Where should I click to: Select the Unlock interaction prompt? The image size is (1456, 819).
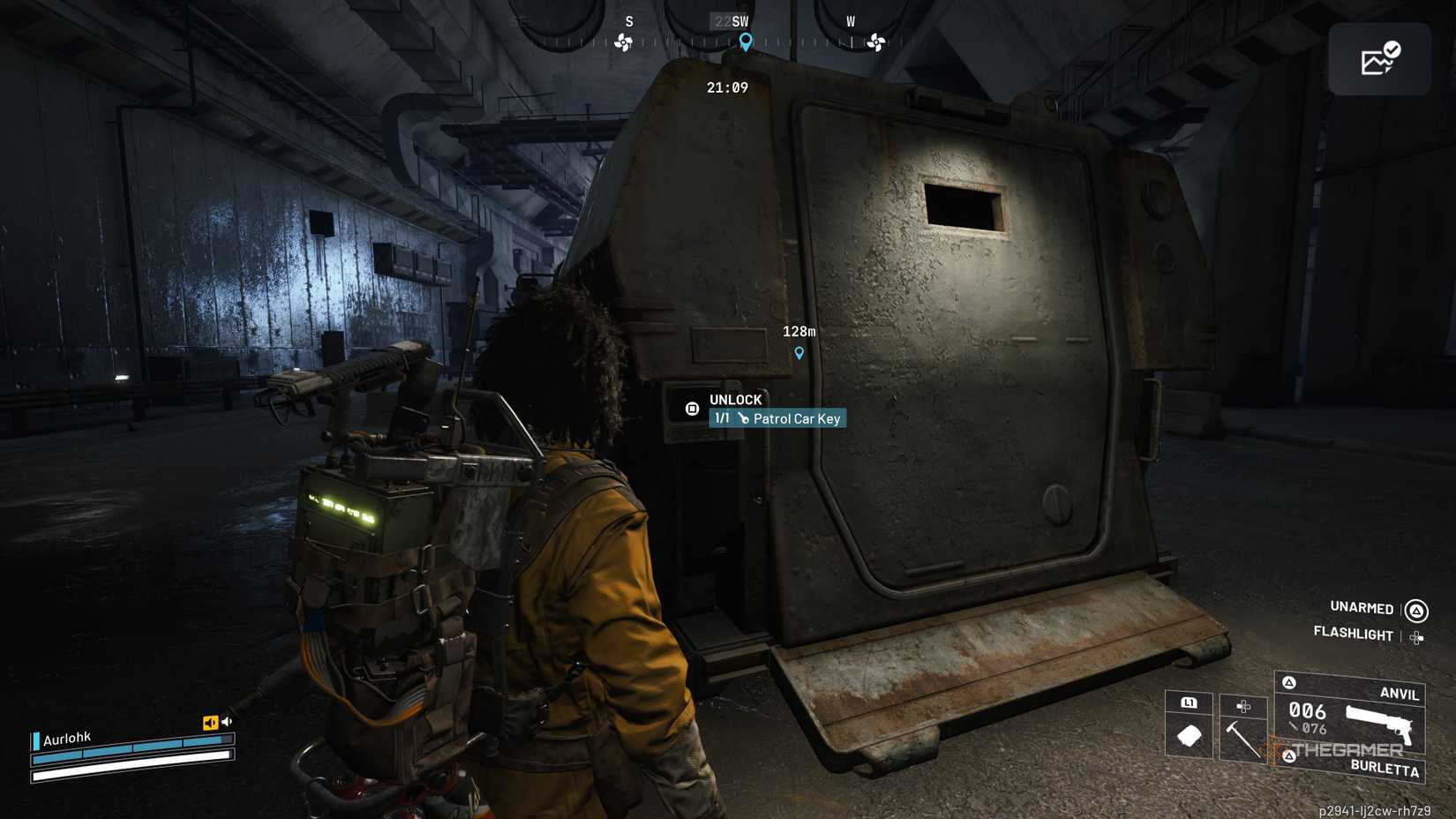(x=736, y=400)
